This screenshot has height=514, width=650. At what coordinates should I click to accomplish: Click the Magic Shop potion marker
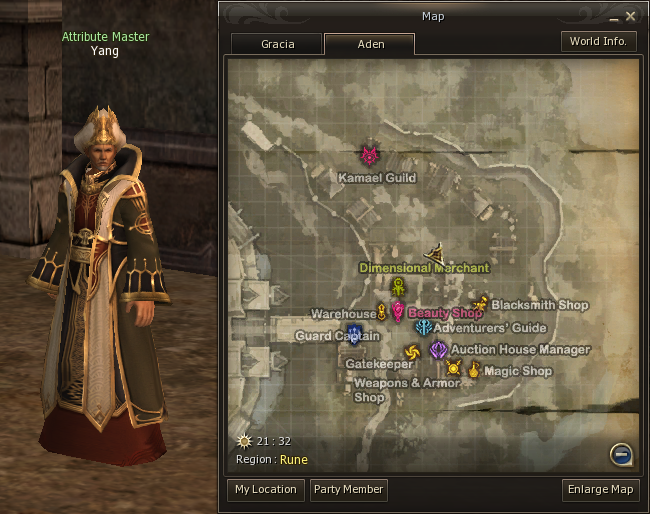(x=473, y=370)
